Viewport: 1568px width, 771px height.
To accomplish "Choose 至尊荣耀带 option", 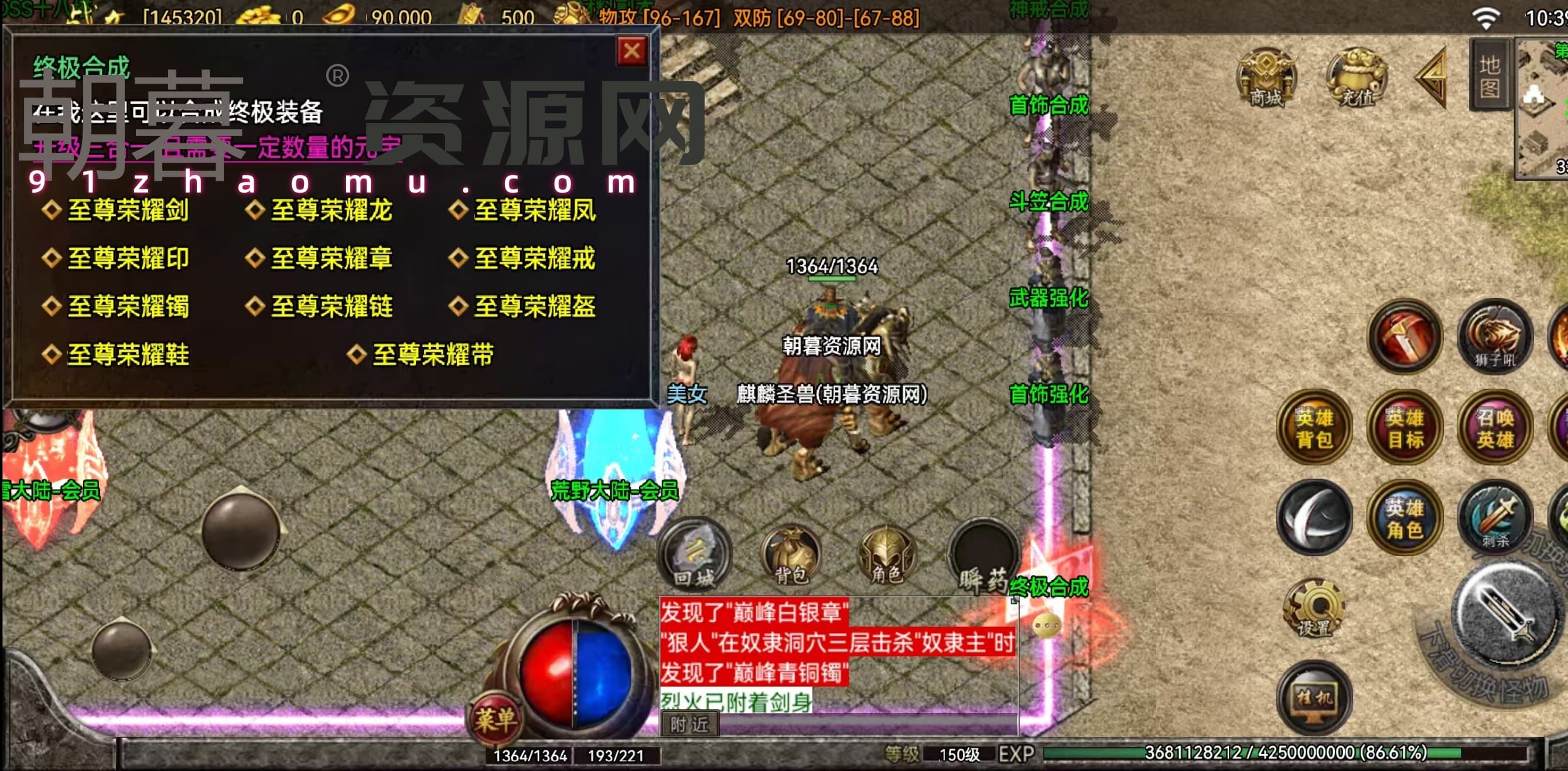I will (x=432, y=354).
